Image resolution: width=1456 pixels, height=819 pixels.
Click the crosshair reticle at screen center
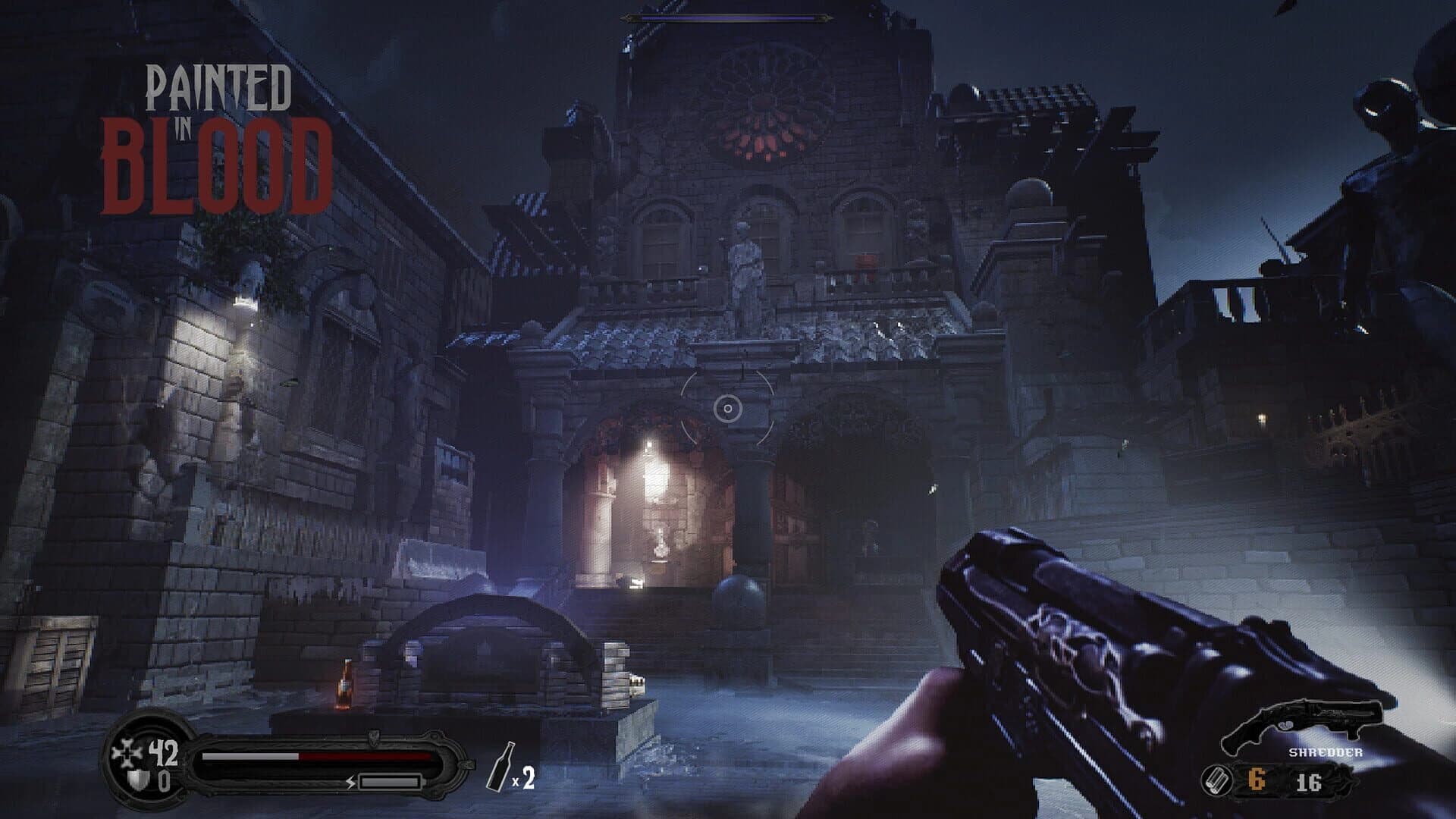coord(728,409)
